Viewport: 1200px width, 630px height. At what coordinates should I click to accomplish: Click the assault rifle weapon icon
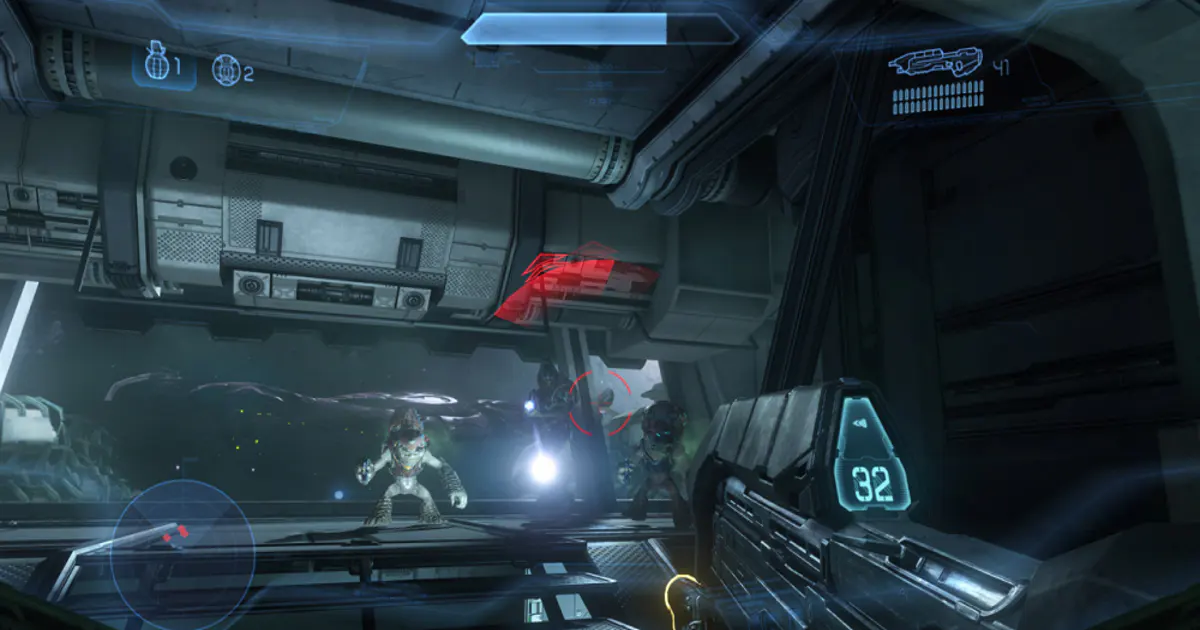point(936,63)
